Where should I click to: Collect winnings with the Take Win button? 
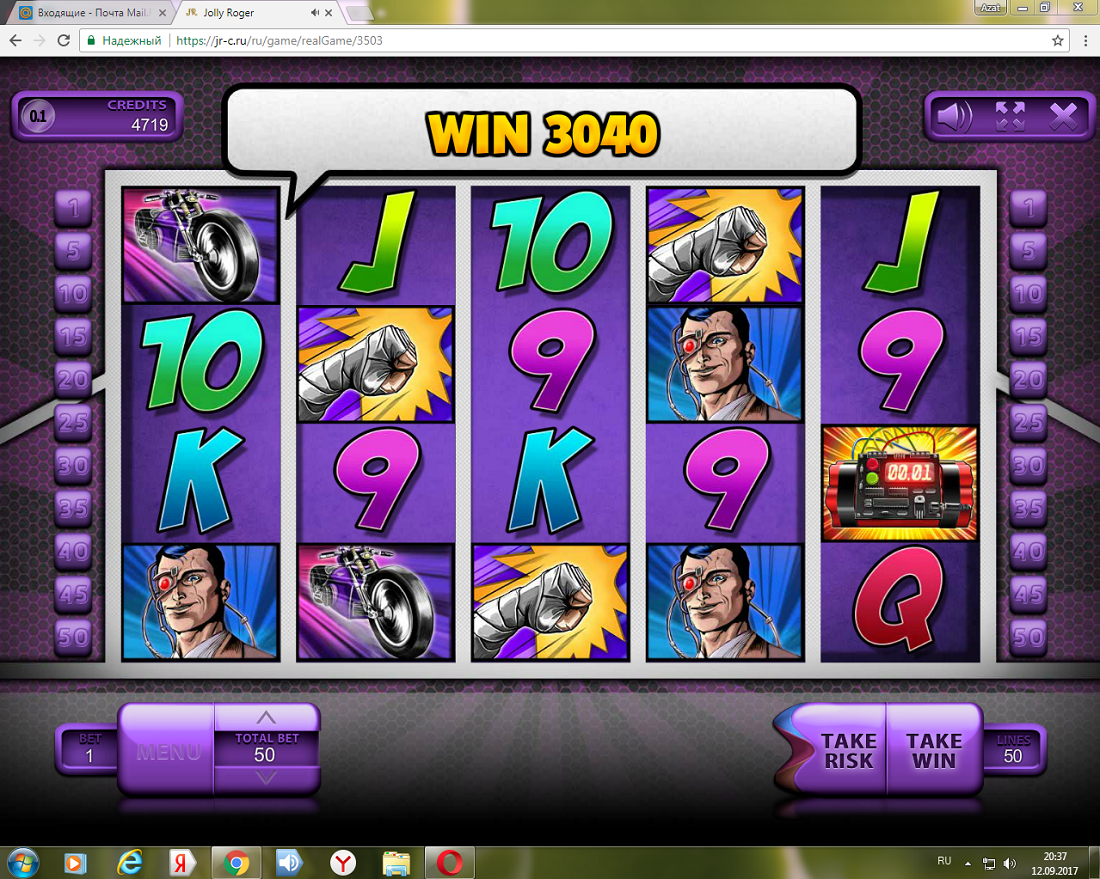[934, 750]
